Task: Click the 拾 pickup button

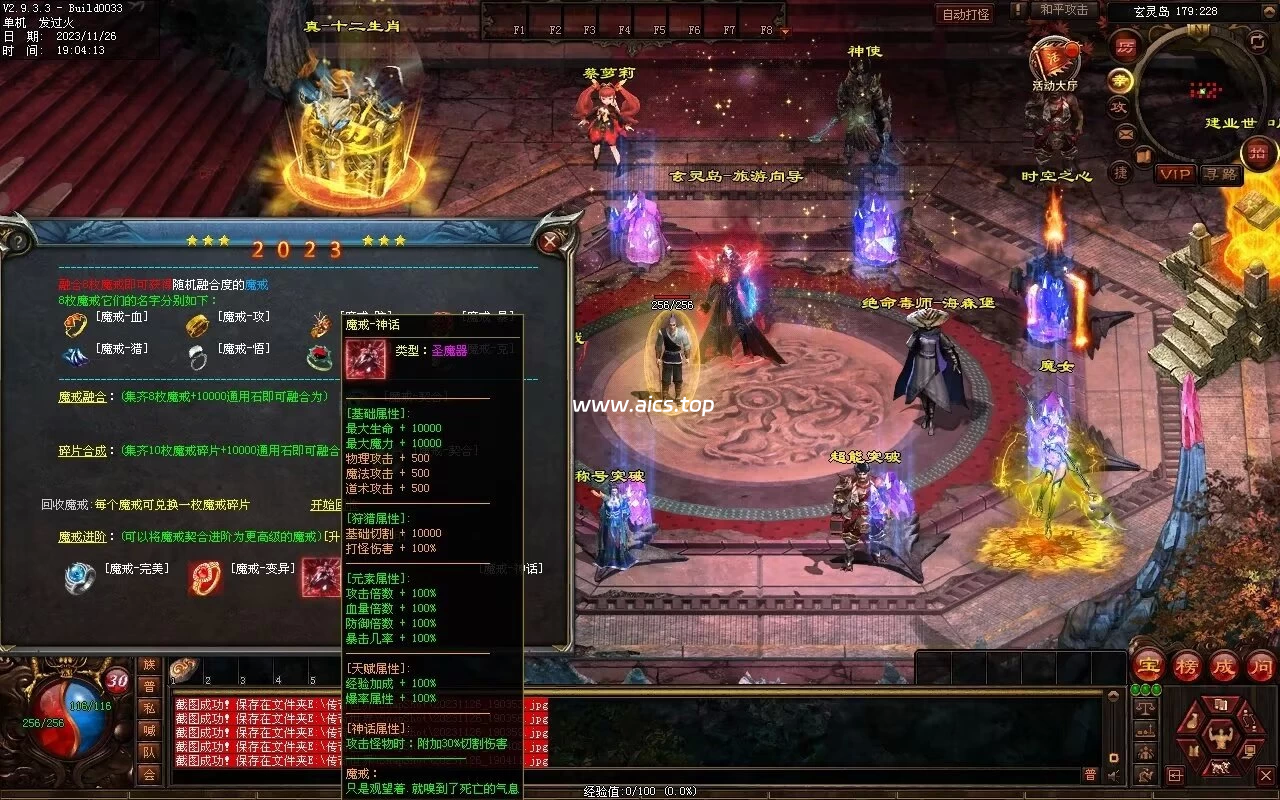Action: 1257,153
